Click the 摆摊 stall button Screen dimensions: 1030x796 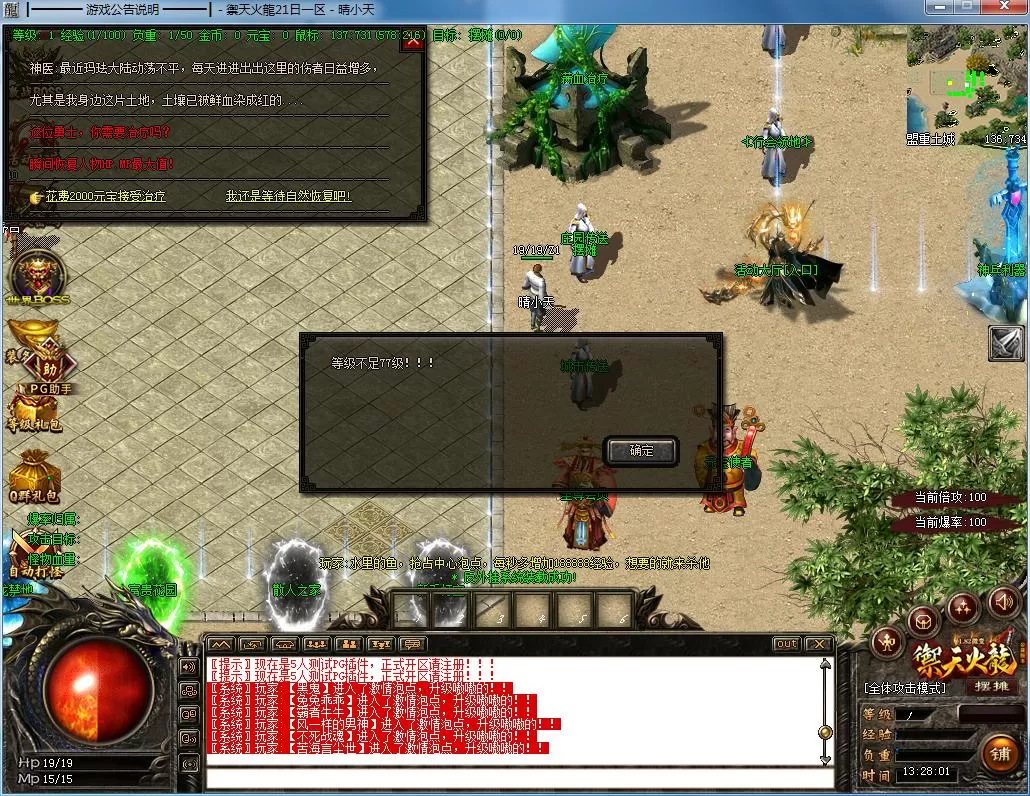[991, 687]
